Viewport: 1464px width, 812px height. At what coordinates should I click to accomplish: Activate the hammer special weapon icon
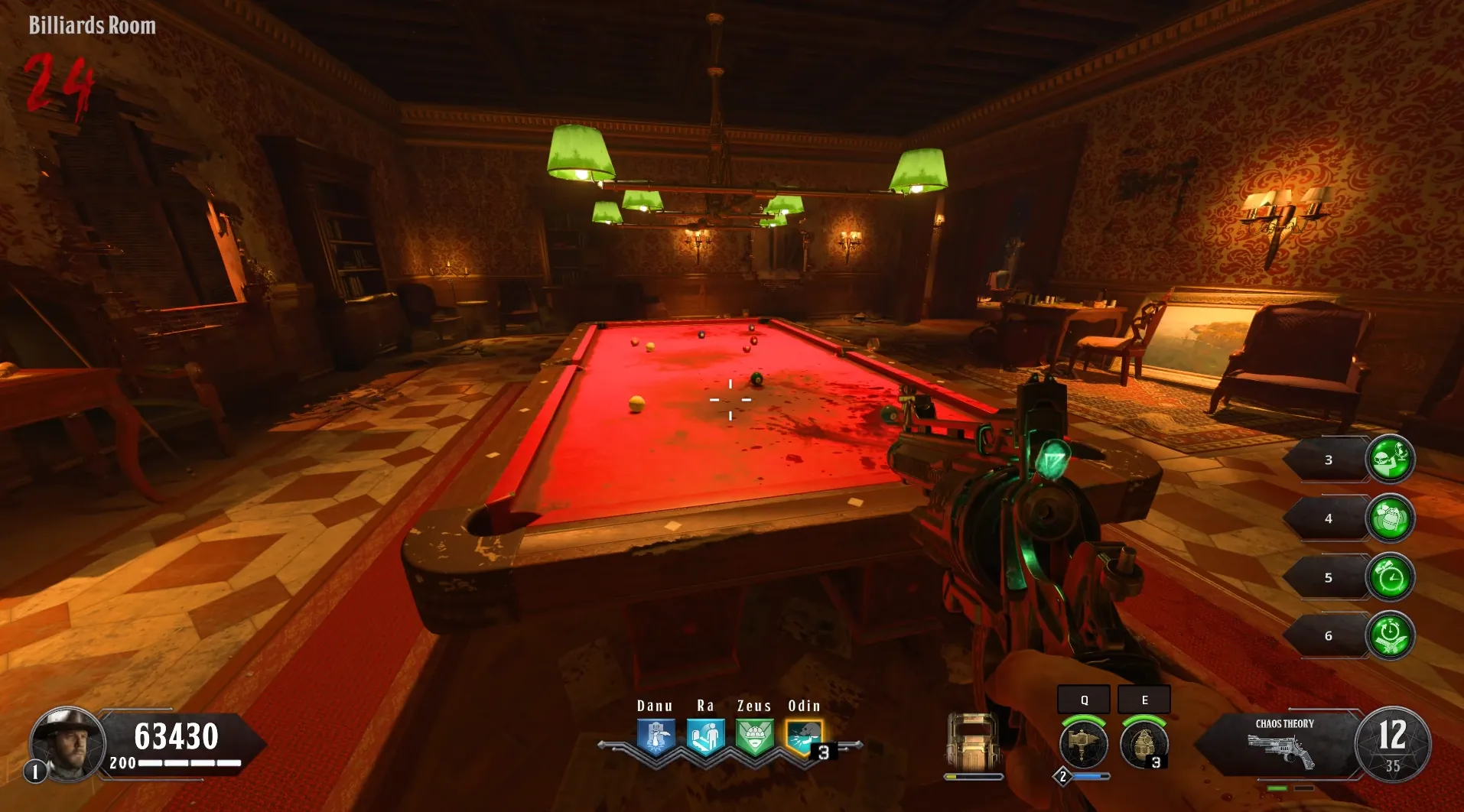pos(1083,744)
